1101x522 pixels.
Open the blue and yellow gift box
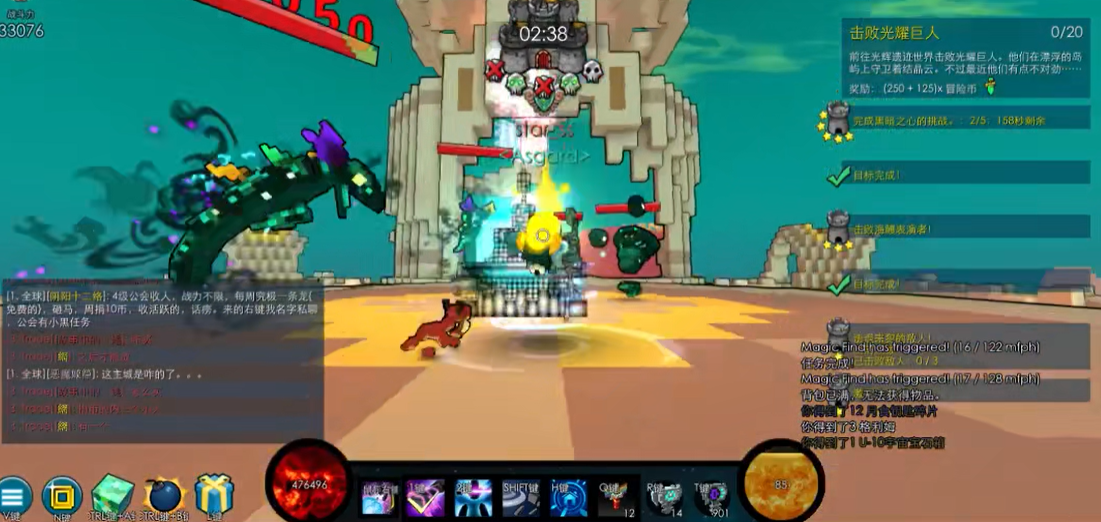coord(214,494)
